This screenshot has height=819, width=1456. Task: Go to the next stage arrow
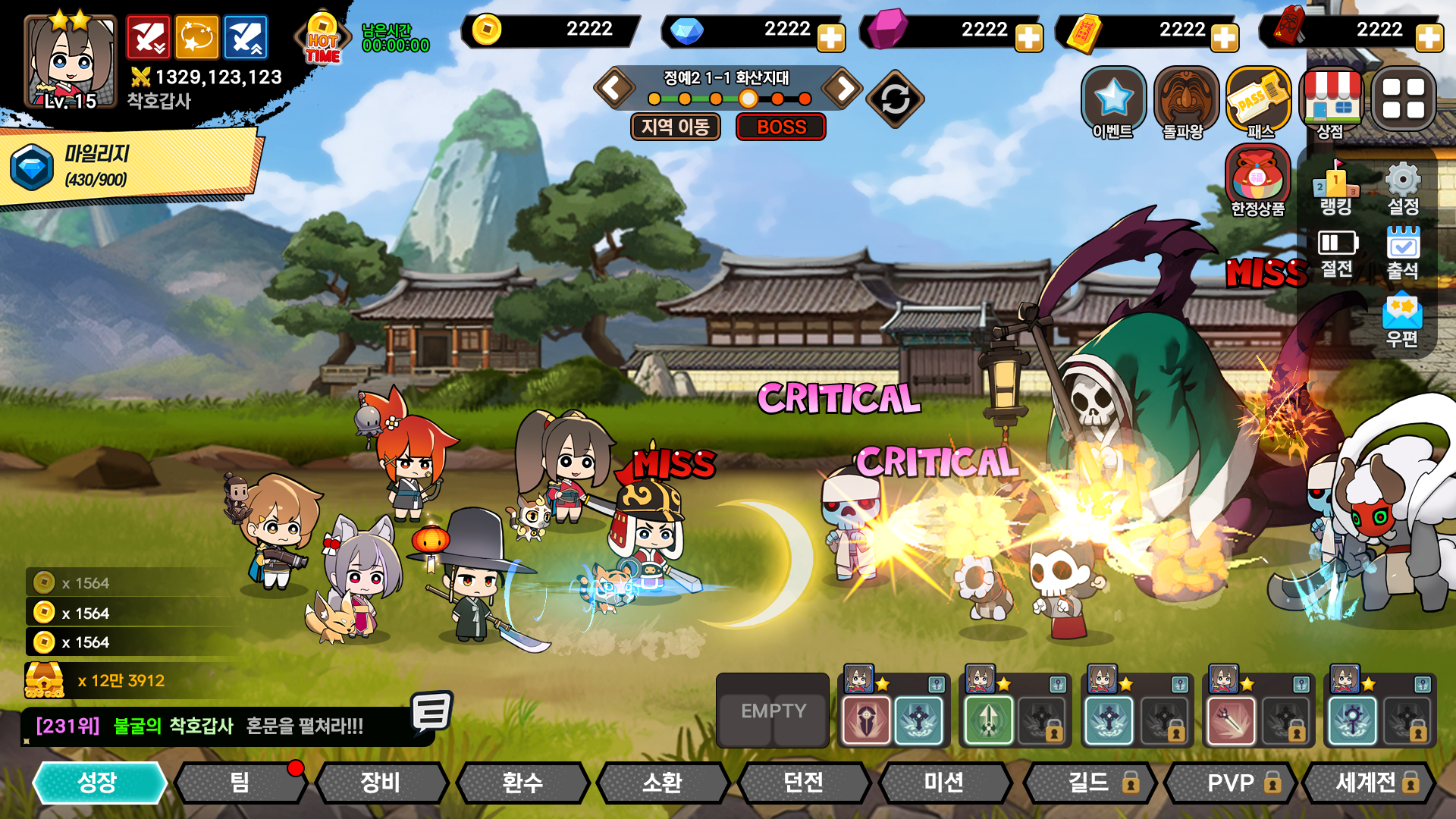click(x=843, y=88)
